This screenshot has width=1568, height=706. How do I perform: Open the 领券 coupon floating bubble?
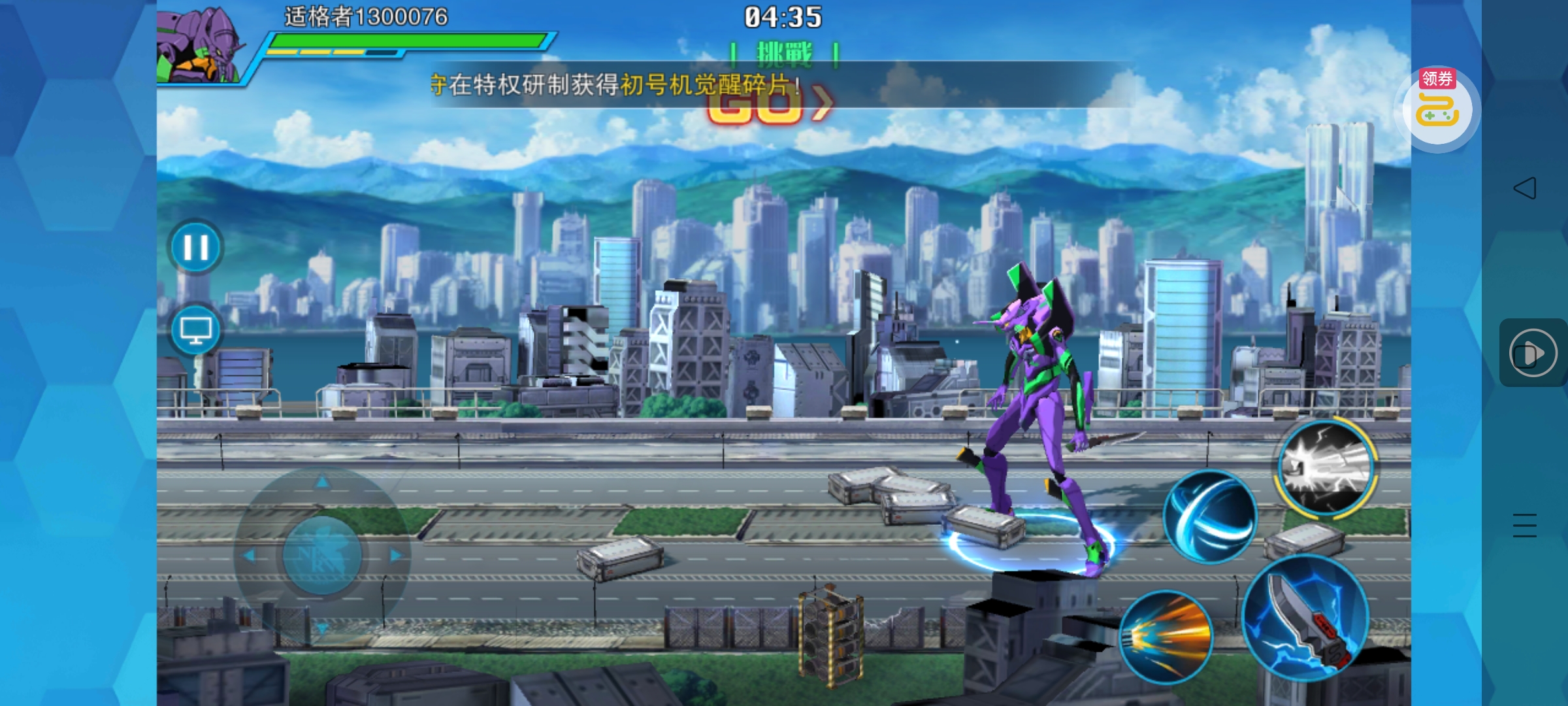click(1437, 108)
